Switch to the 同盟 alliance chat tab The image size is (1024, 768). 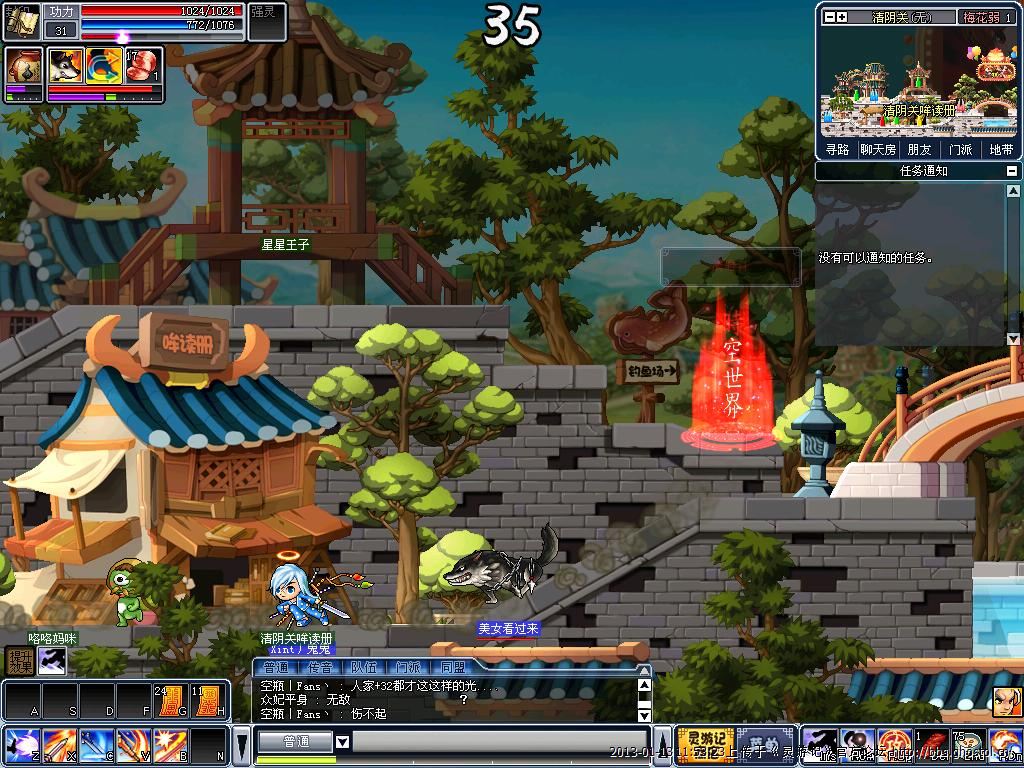pos(452,667)
